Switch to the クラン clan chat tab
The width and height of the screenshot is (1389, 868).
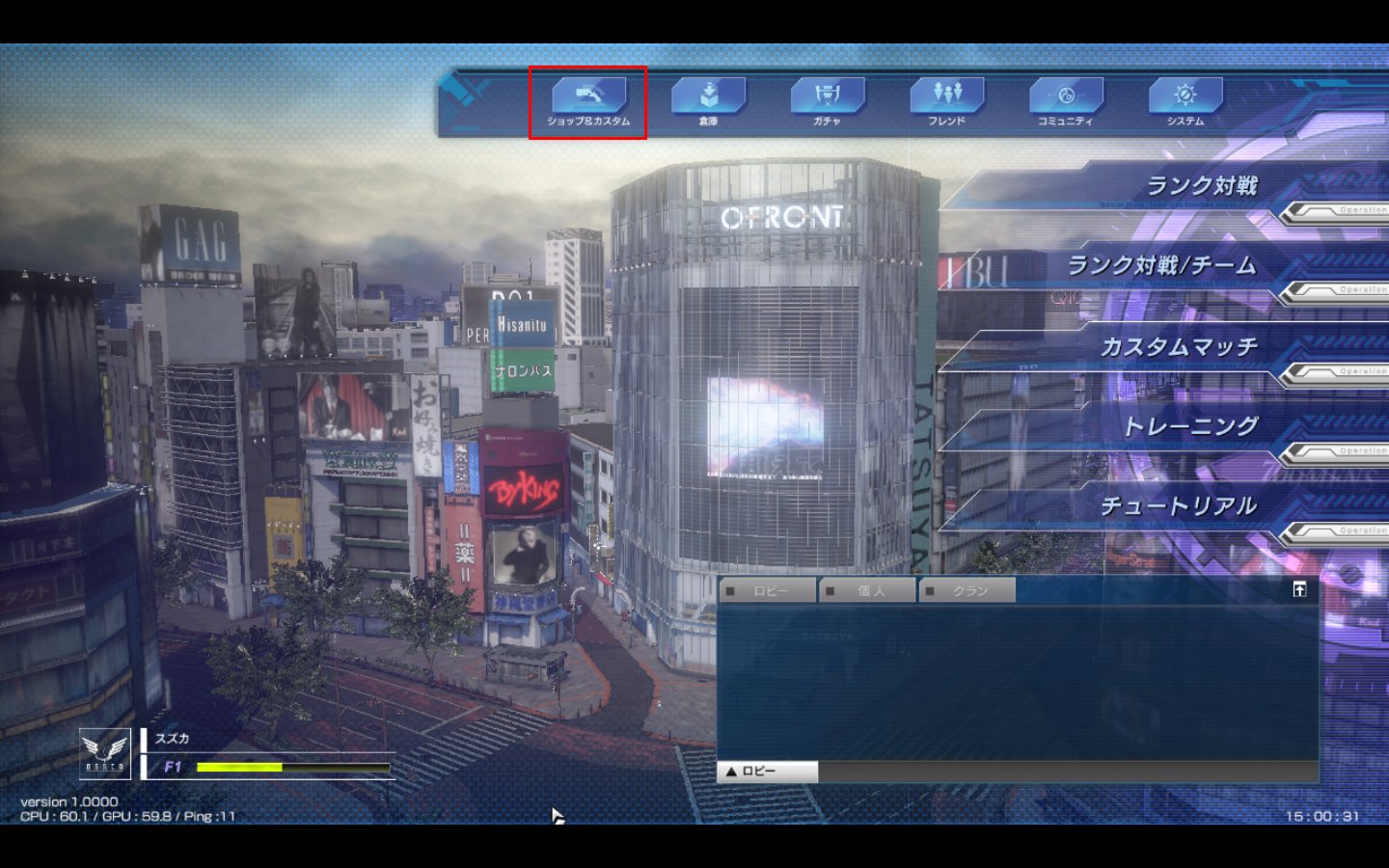(x=968, y=590)
